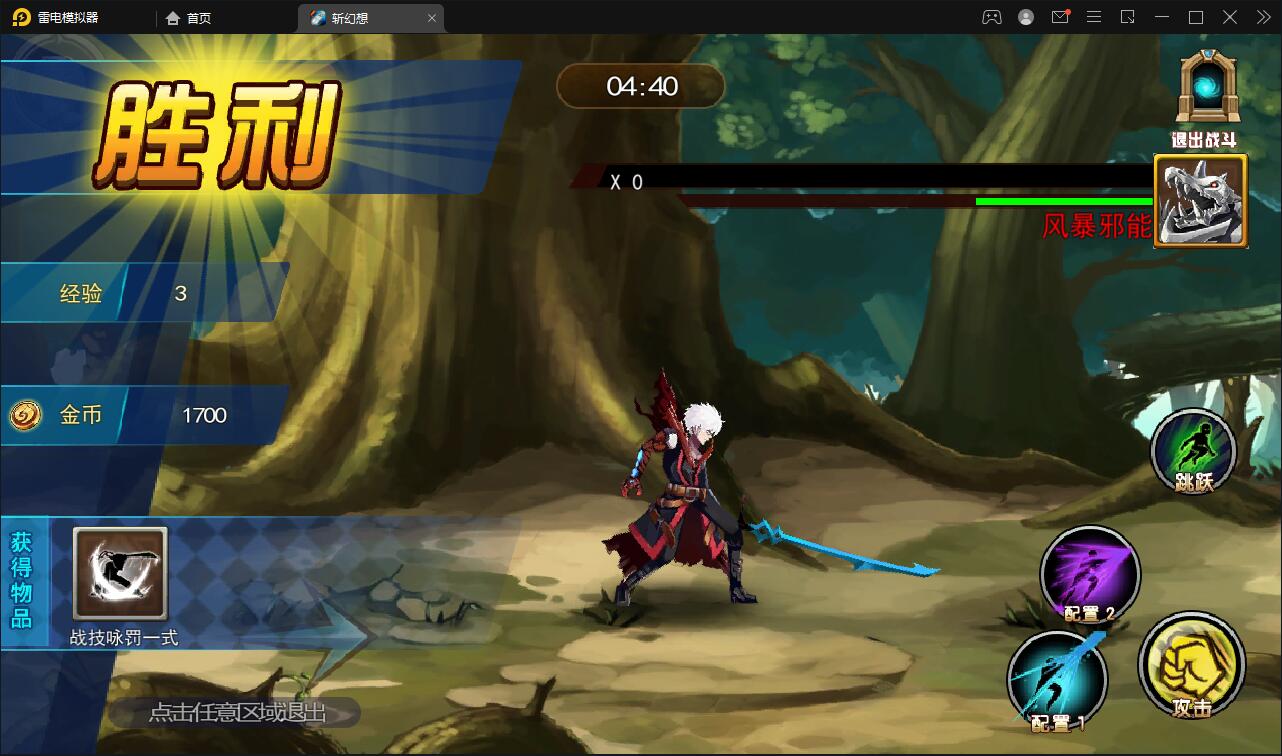Viewport: 1282px width, 756px height.
Task: Trigger the blue 配置 1 skill
Action: click(1056, 679)
